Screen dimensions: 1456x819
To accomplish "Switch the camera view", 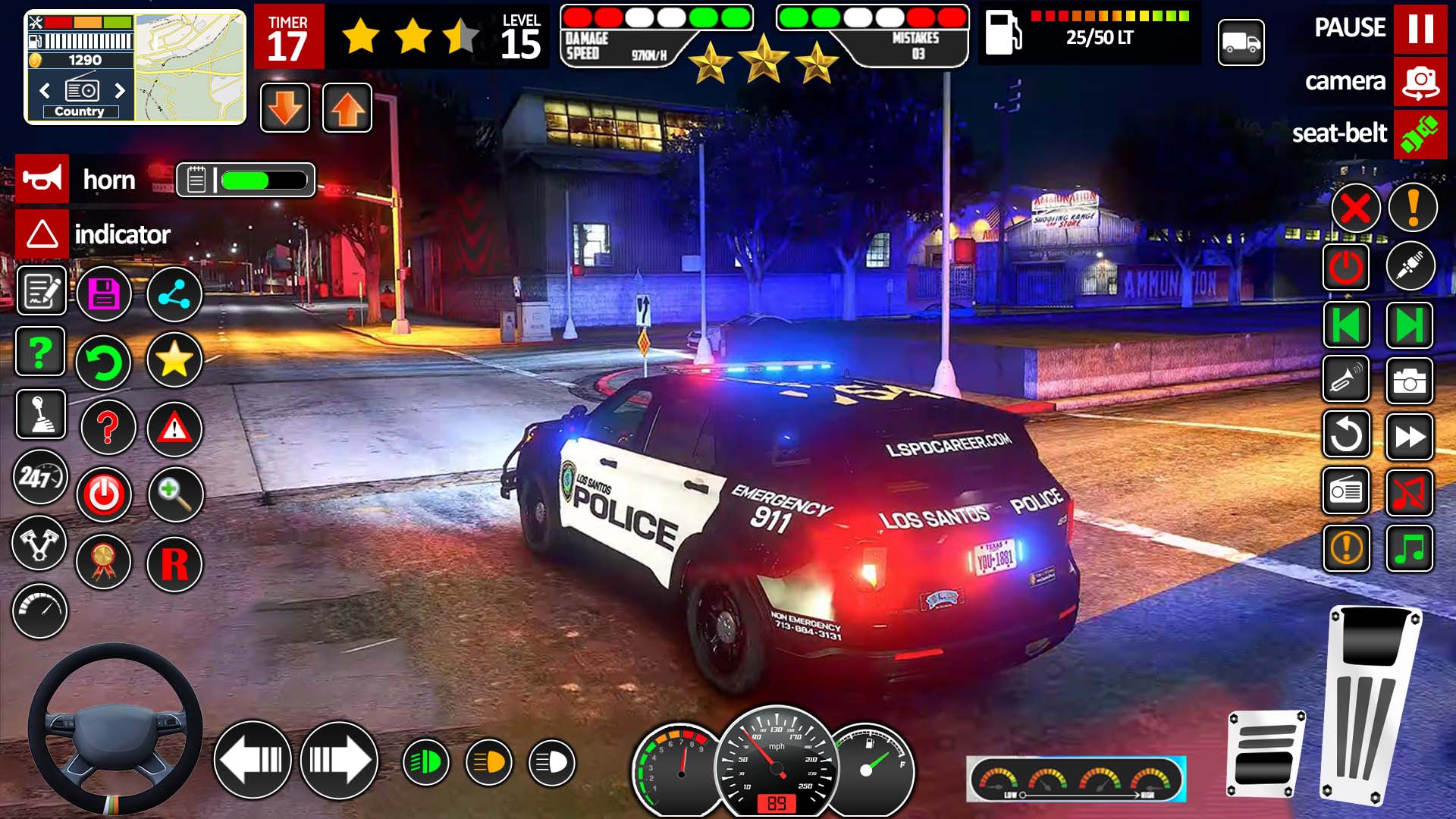I will [1420, 81].
